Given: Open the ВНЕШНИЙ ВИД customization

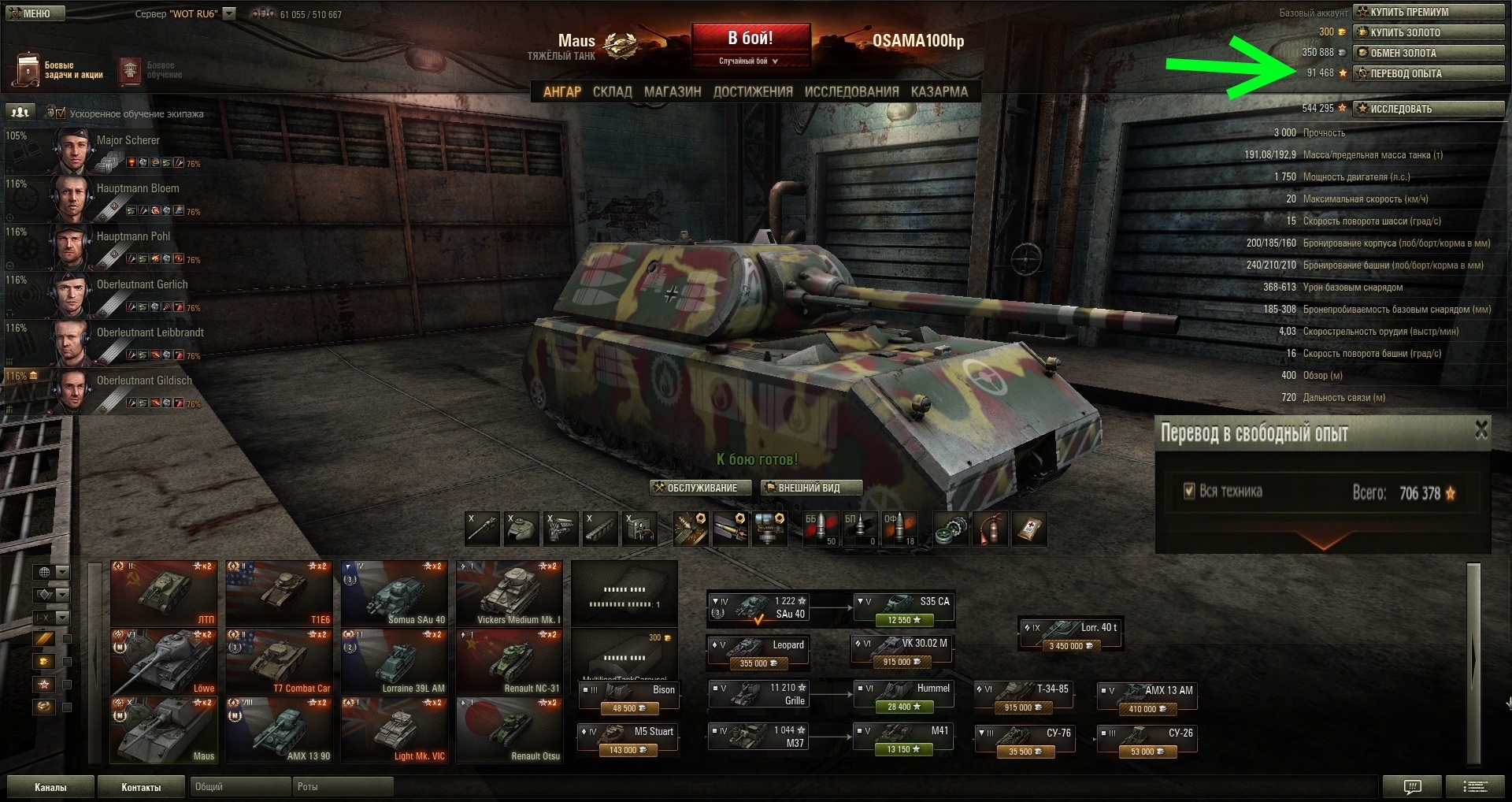Looking at the screenshot, I should pyautogui.click(x=811, y=488).
